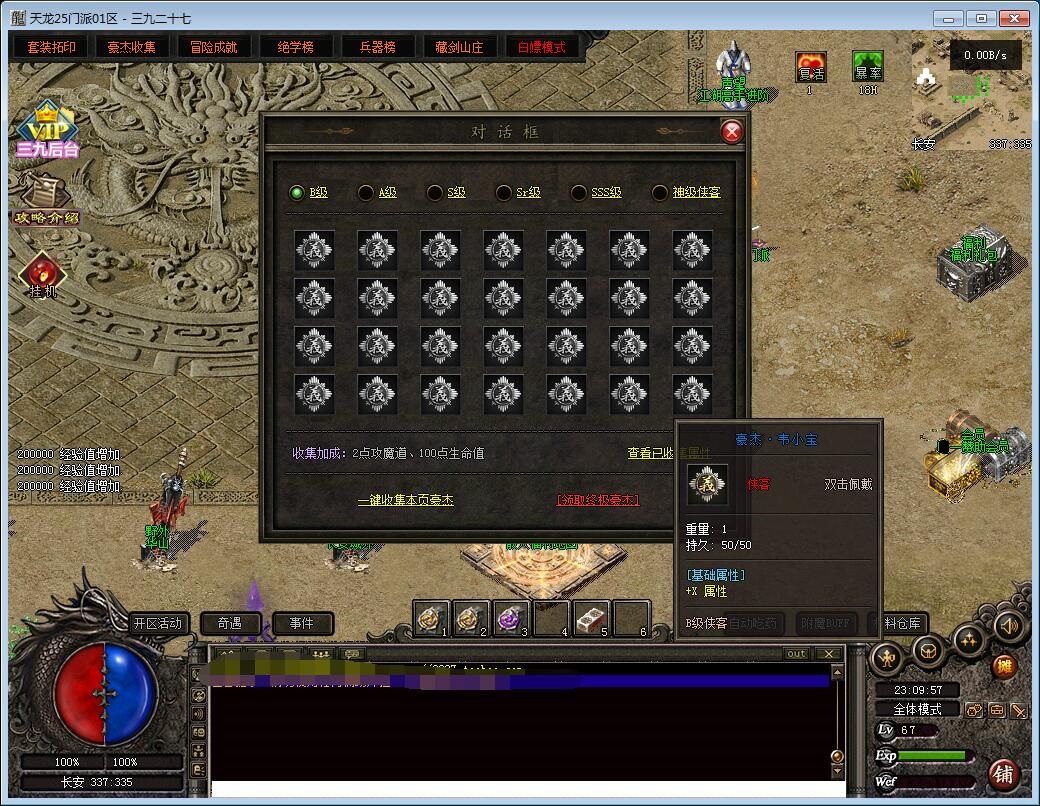Screen dimensions: 1040x806
Task: Switch to the Sr级 grade
Action: coord(517,193)
